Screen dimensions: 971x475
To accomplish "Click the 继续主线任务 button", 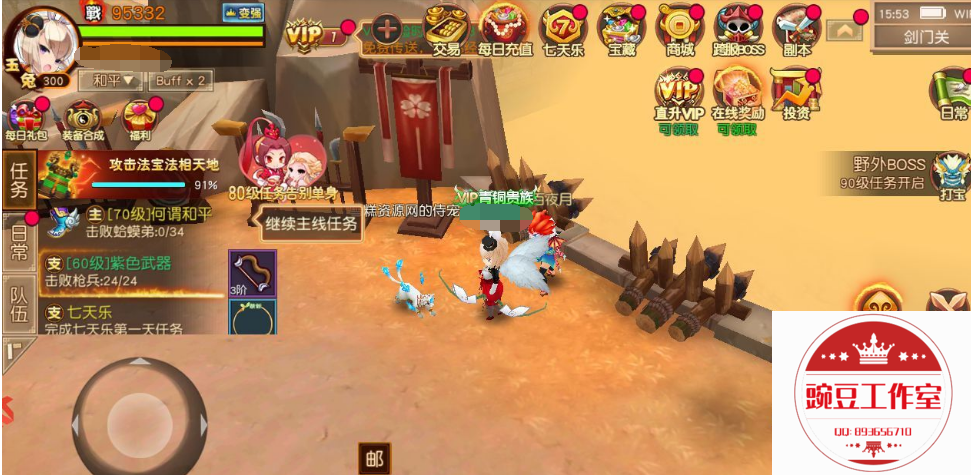I will point(311,224).
